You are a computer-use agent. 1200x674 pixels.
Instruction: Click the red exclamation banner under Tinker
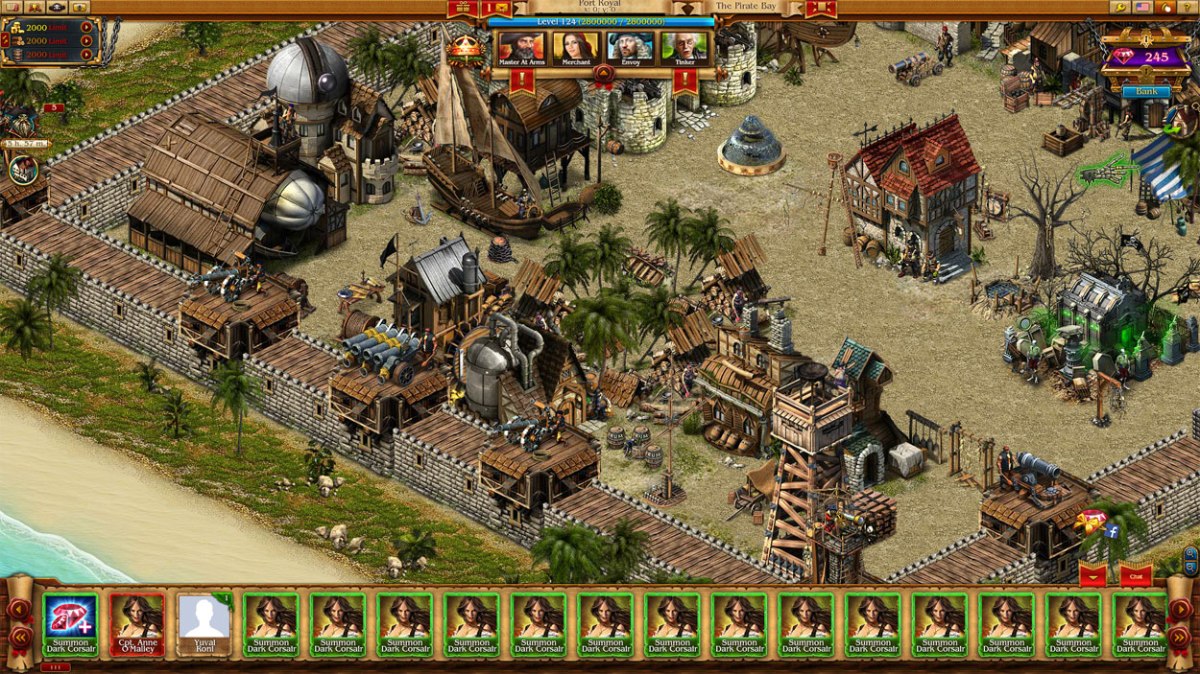click(685, 80)
